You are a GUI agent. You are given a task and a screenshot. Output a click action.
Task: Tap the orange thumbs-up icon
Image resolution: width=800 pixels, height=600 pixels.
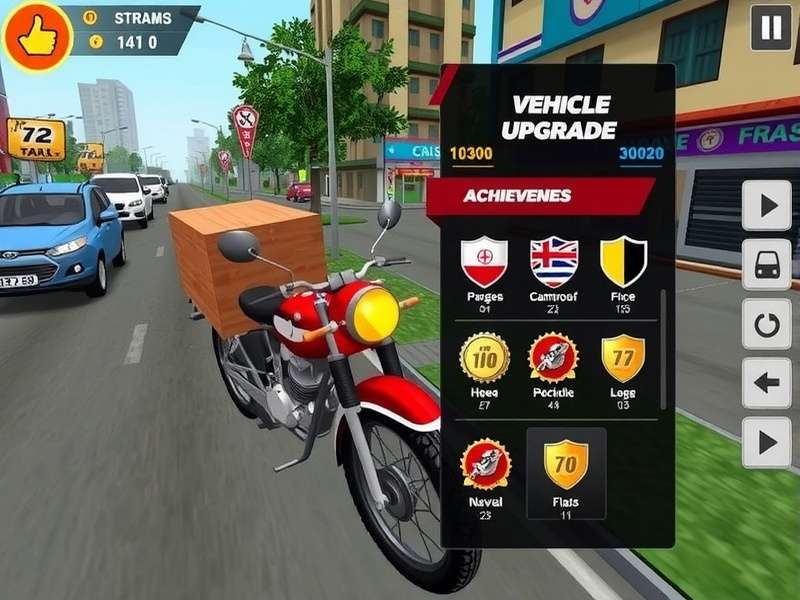(x=38, y=37)
